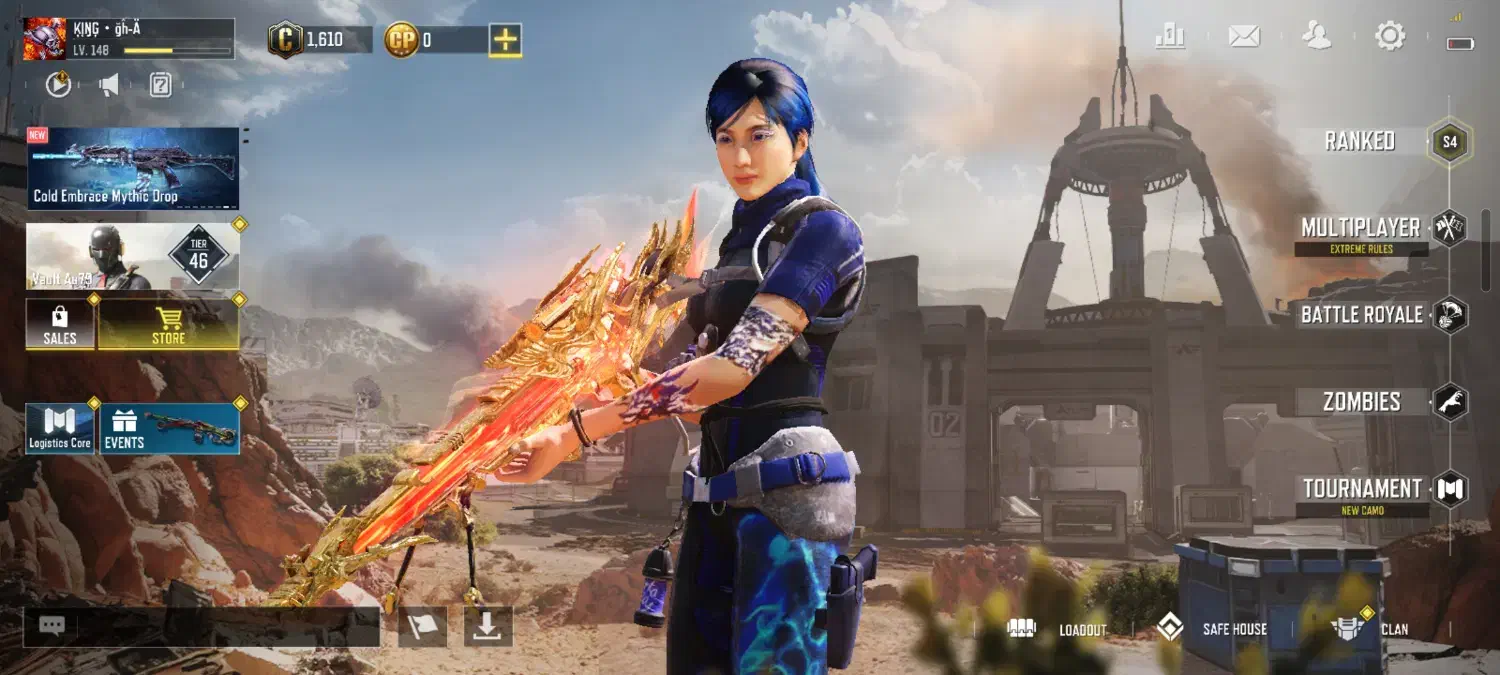This screenshot has height=675, width=1500.
Task: Open the Vault battle pass tier banner
Action: point(133,257)
